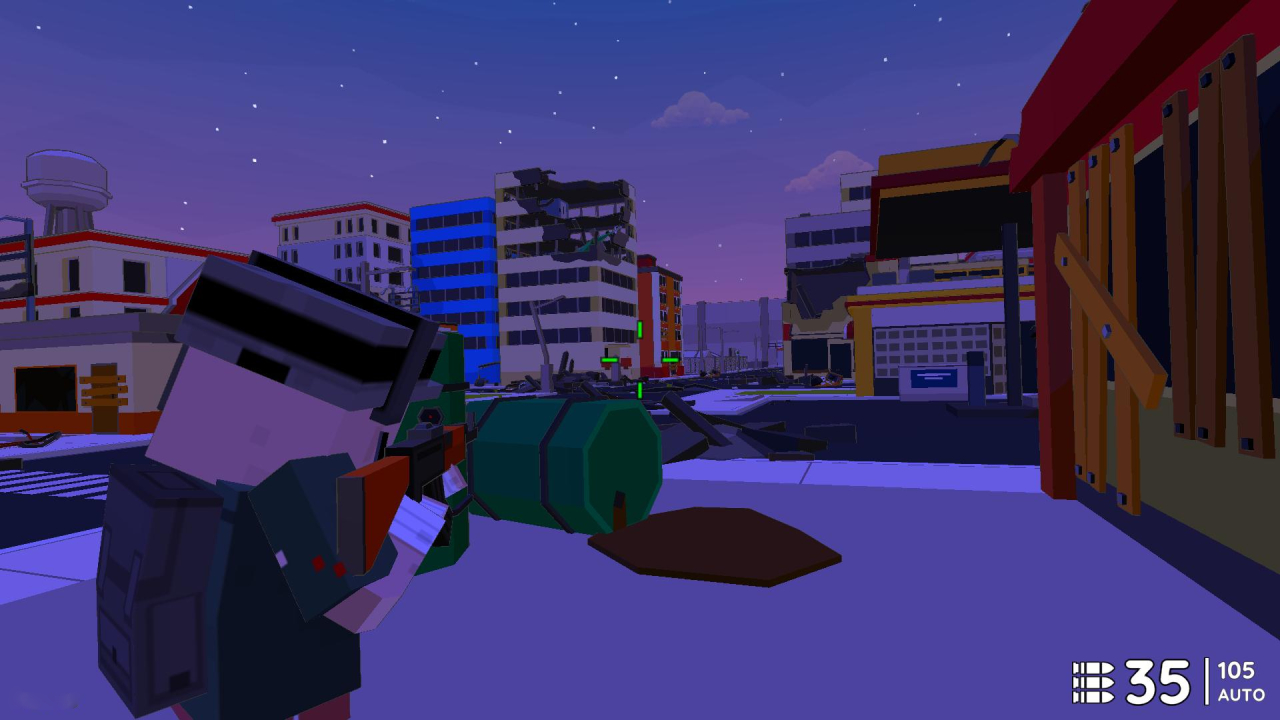The height and width of the screenshot is (720, 1280).
Task: Click the green crosshair center
Action: coord(640,360)
